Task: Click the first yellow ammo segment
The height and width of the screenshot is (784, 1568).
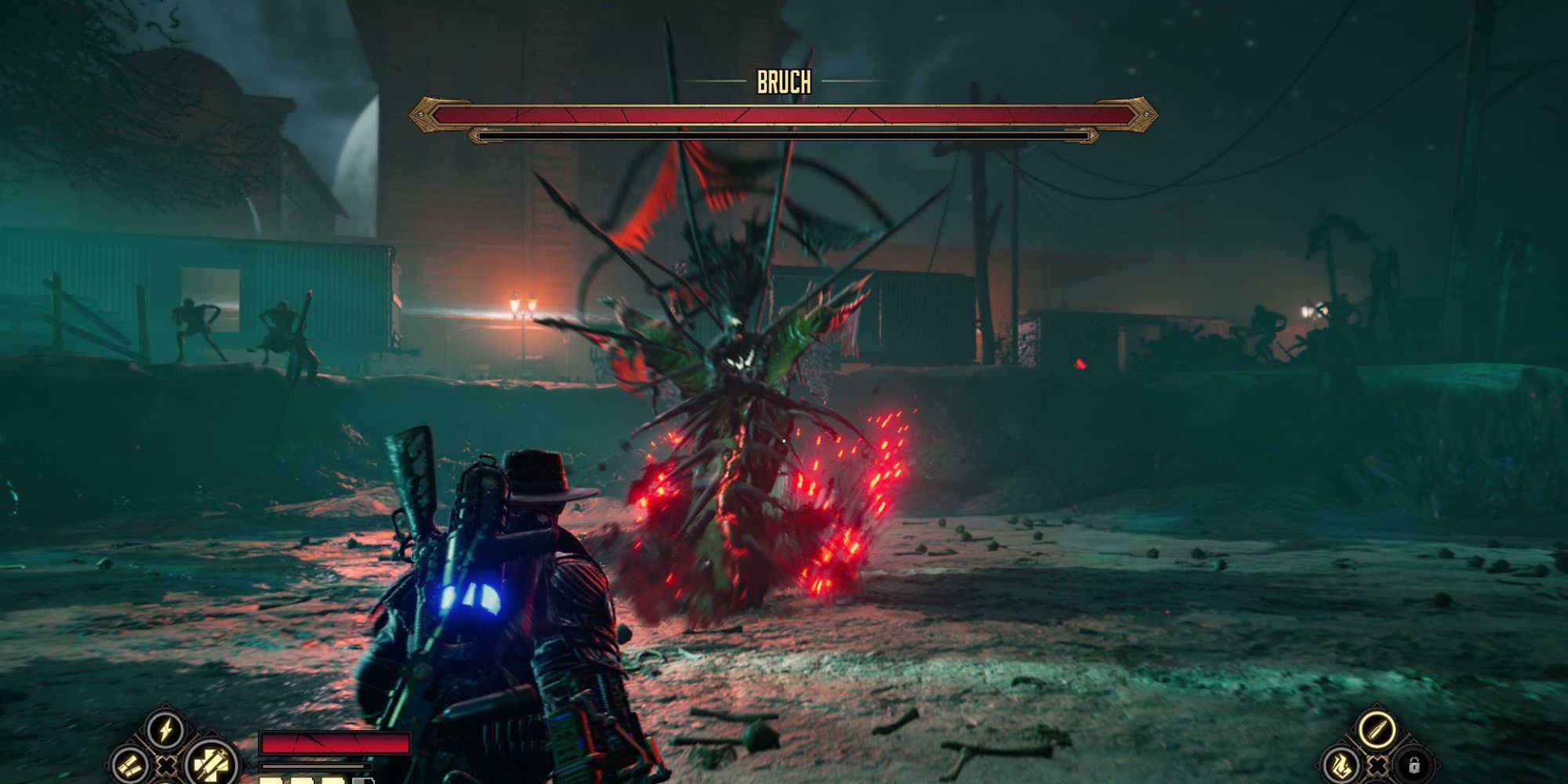Action: click(x=268, y=781)
